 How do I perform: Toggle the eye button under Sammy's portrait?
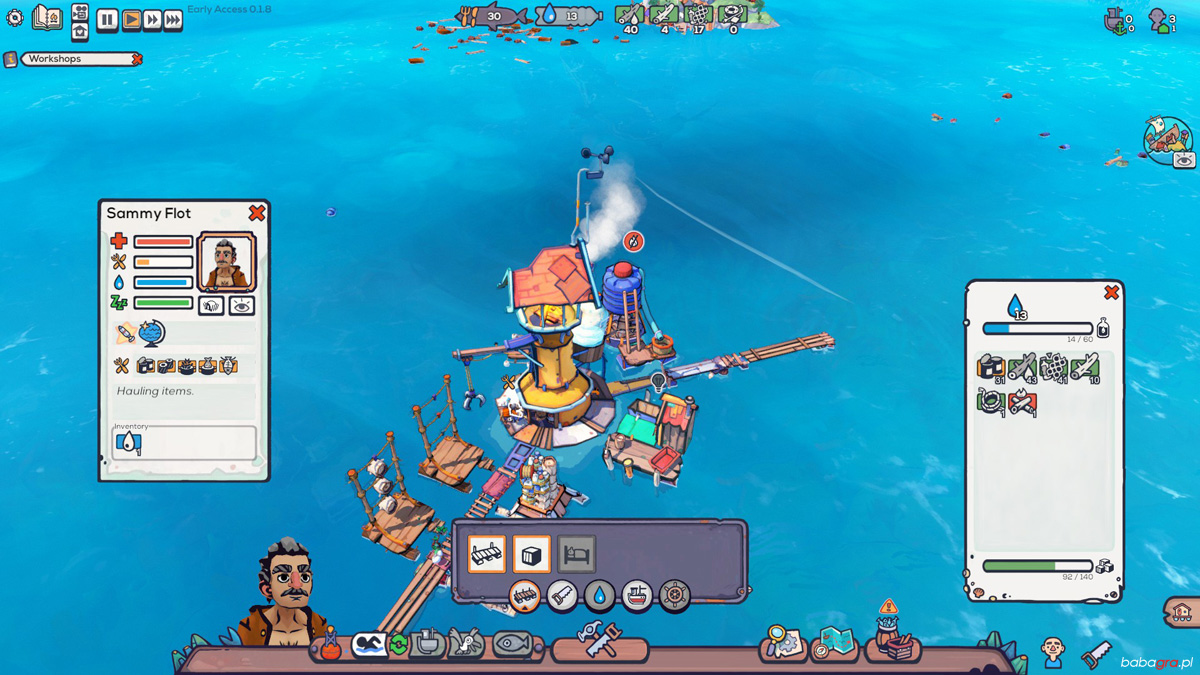tap(241, 306)
